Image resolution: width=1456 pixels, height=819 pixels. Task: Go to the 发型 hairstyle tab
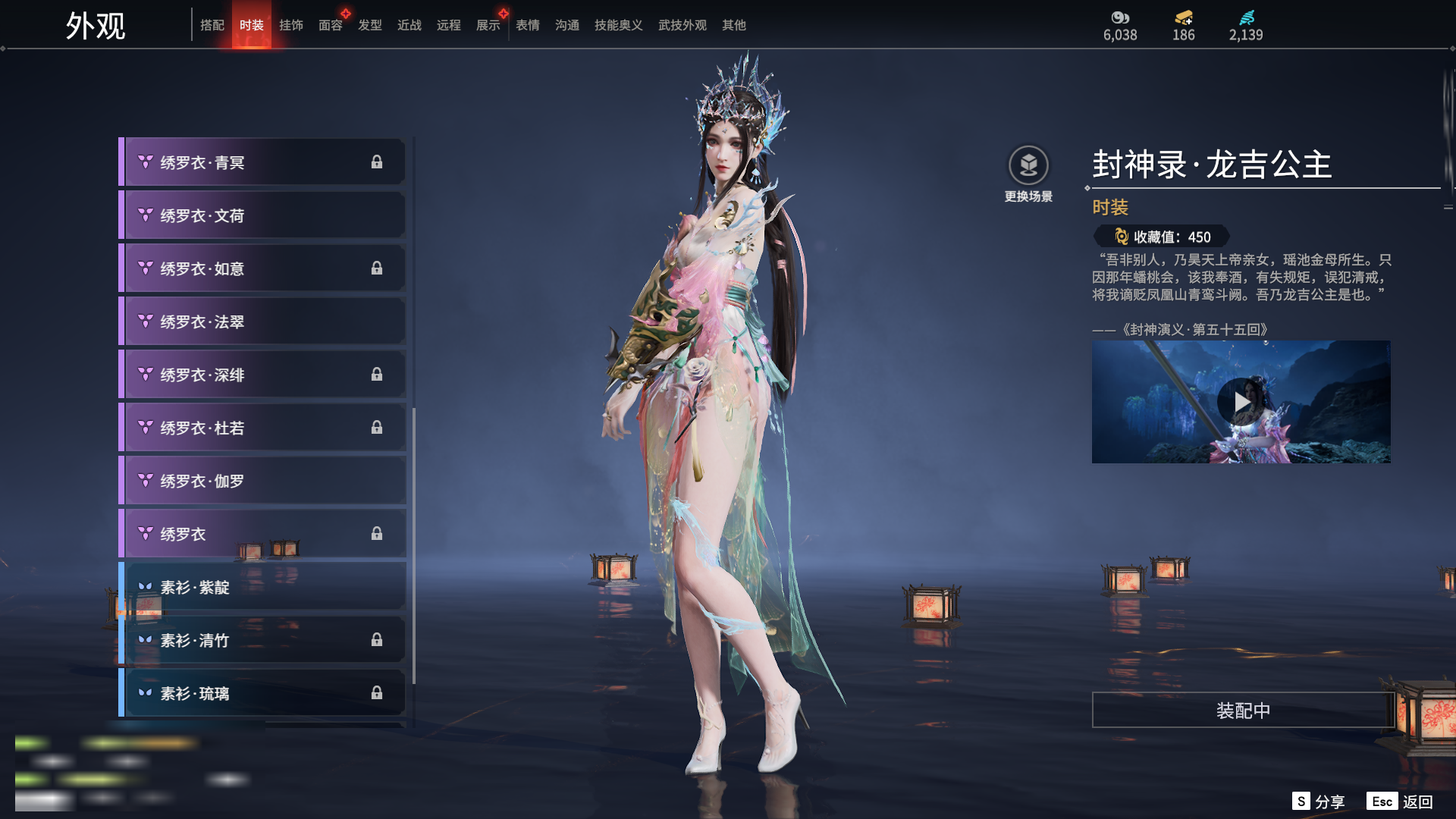[369, 25]
